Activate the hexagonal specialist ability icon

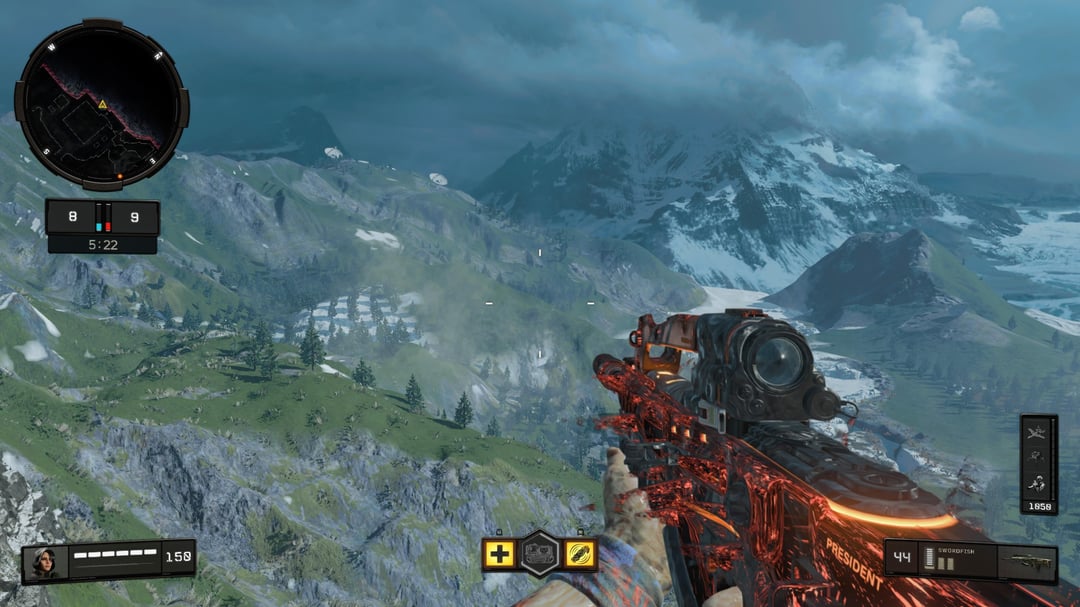pyautogui.click(x=540, y=553)
